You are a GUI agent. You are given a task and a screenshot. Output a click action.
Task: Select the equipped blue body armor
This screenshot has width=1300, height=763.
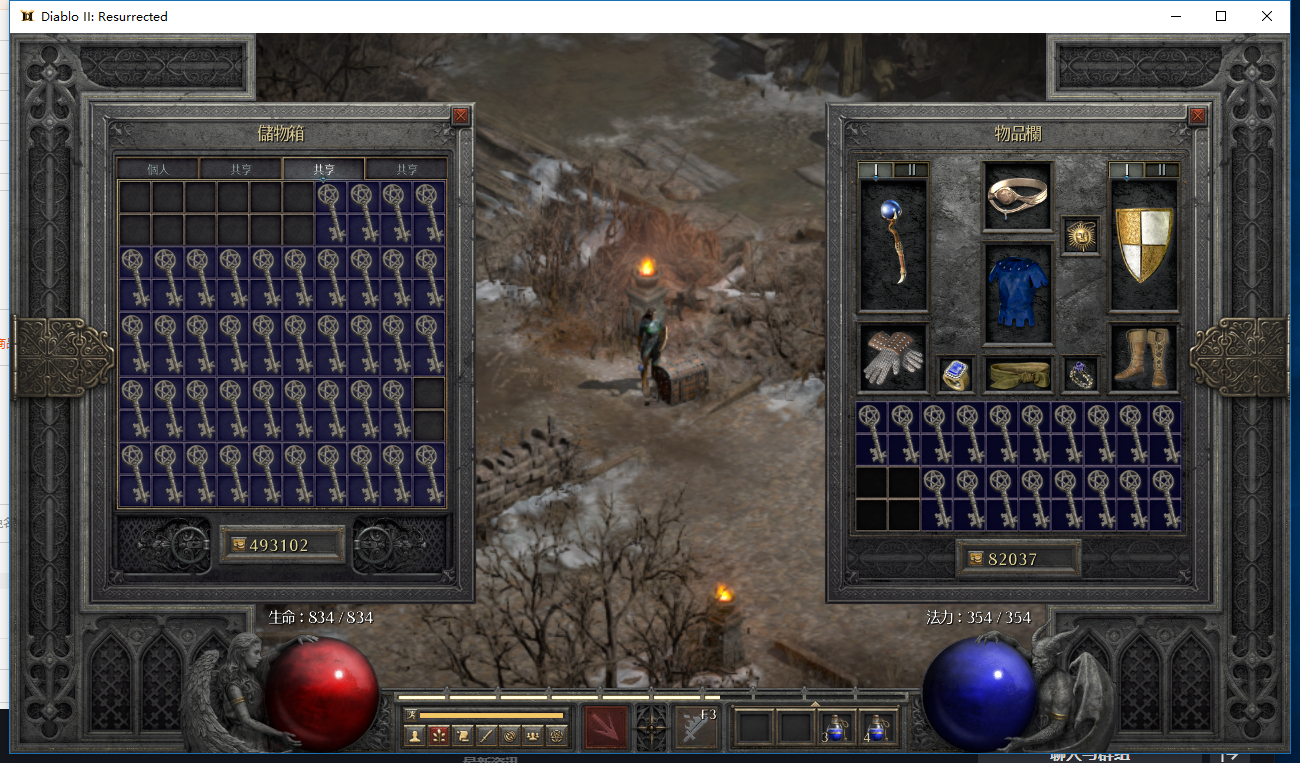[x=1018, y=292]
